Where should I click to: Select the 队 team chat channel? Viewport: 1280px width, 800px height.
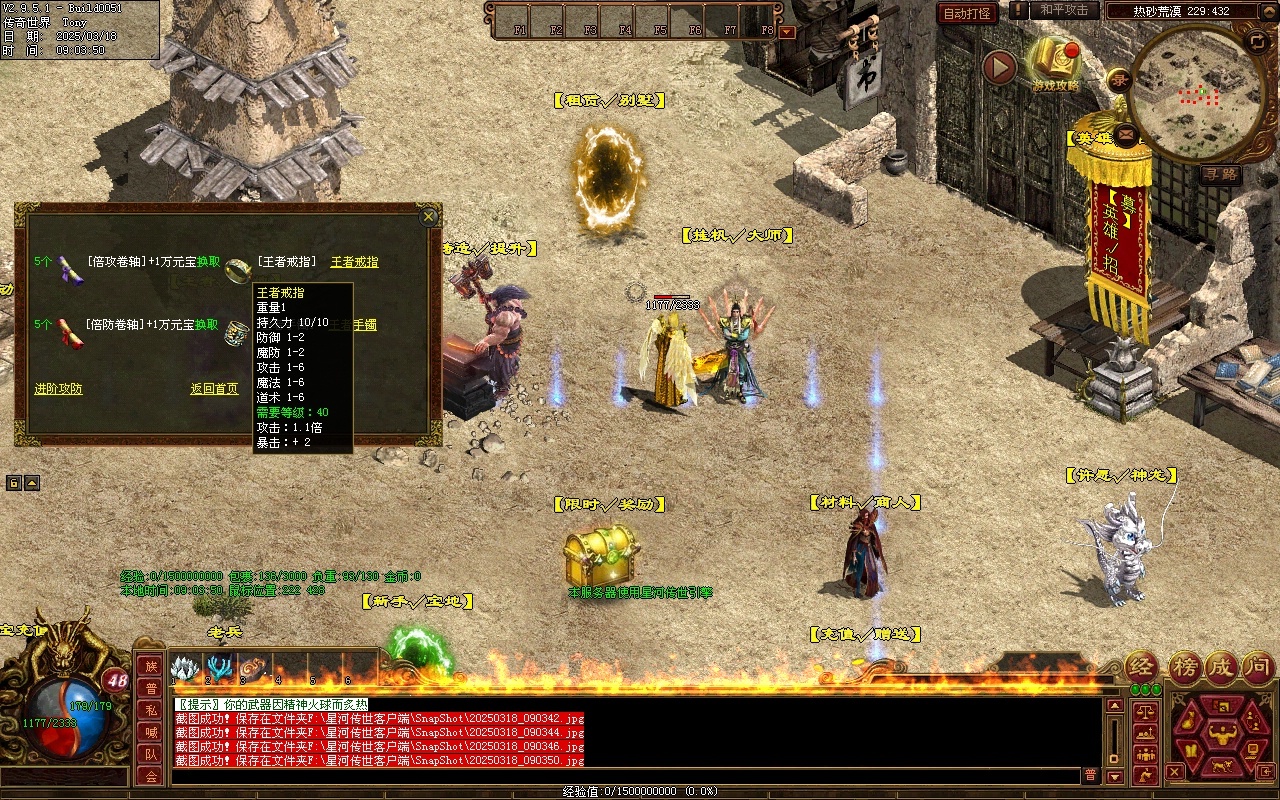(151, 754)
